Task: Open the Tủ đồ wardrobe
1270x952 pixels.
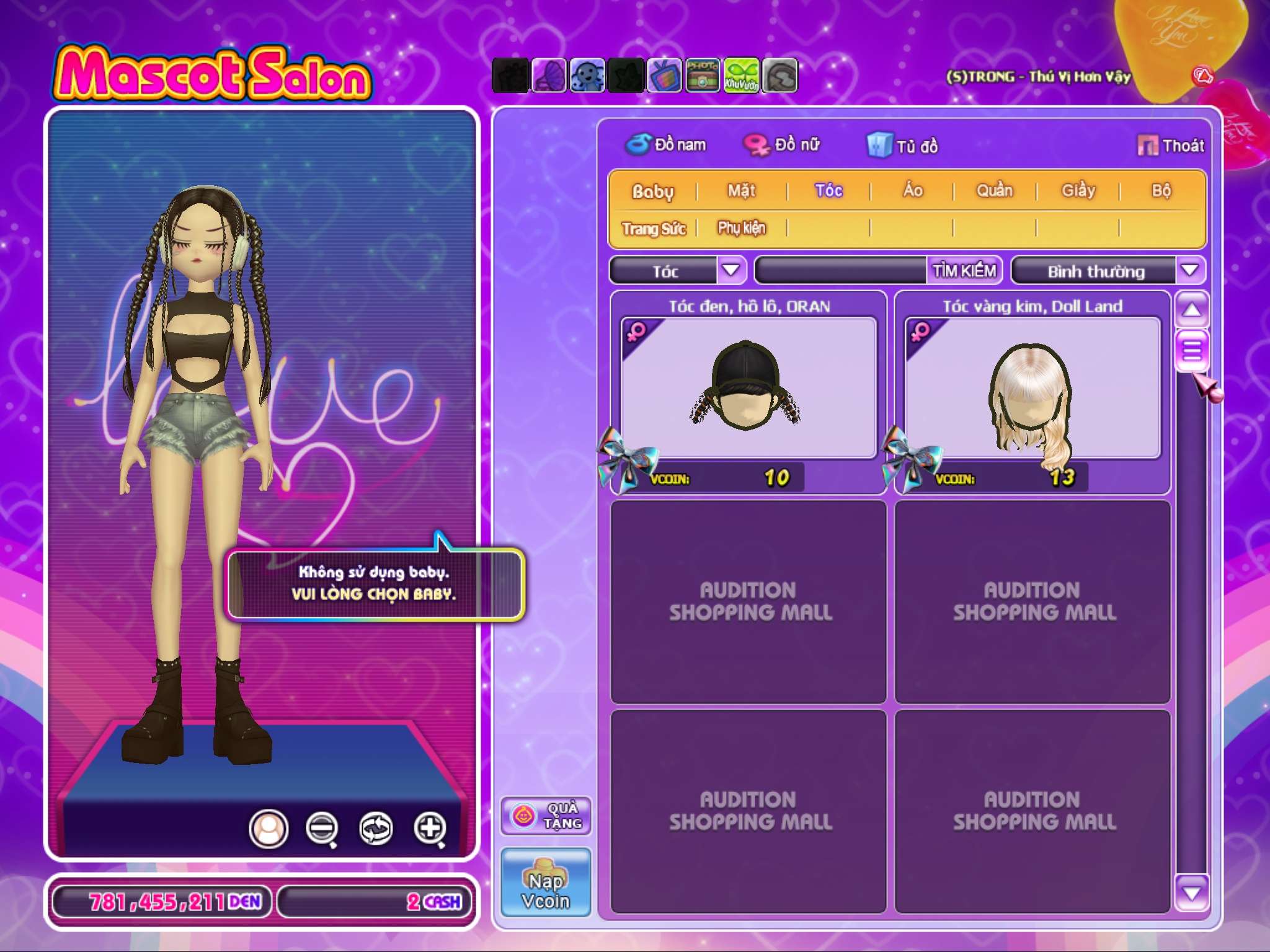Action: click(x=903, y=146)
